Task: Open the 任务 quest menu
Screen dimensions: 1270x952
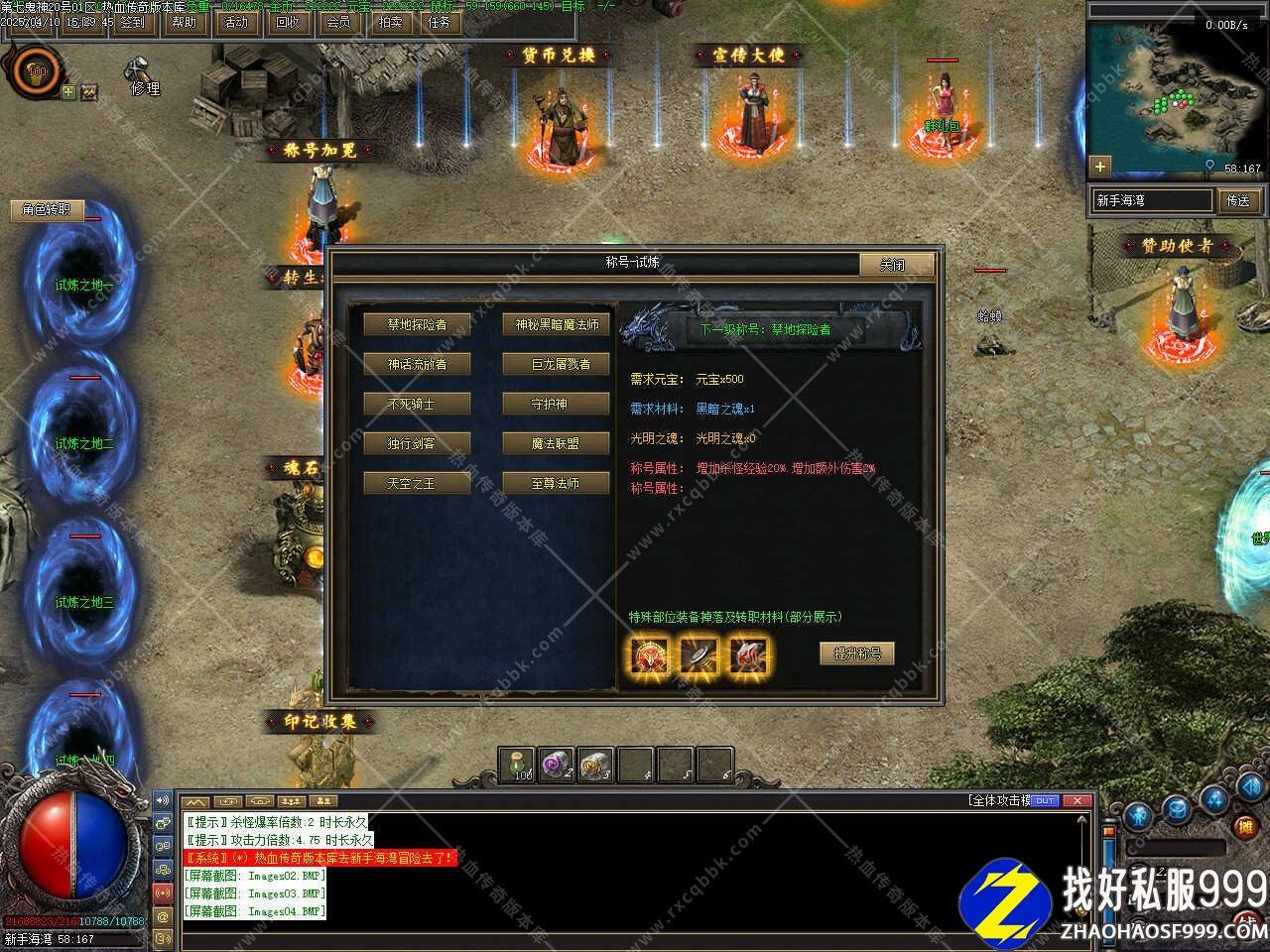Action: click(440, 22)
